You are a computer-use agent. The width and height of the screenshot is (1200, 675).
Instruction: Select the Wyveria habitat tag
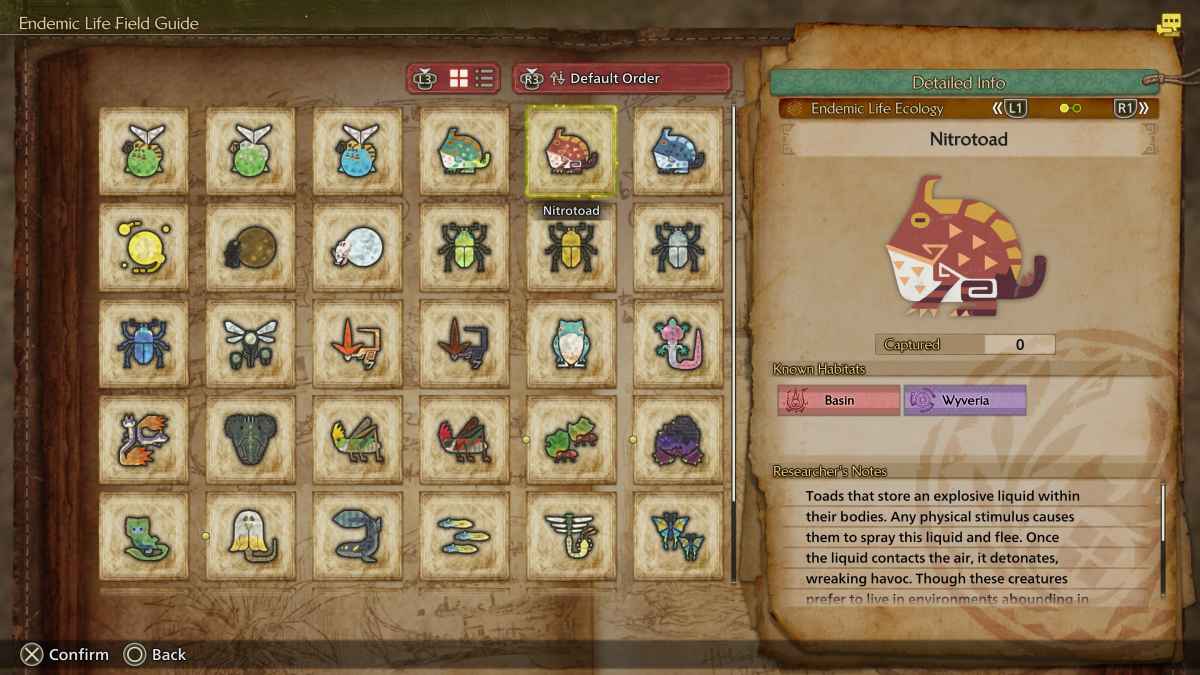coord(965,400)
